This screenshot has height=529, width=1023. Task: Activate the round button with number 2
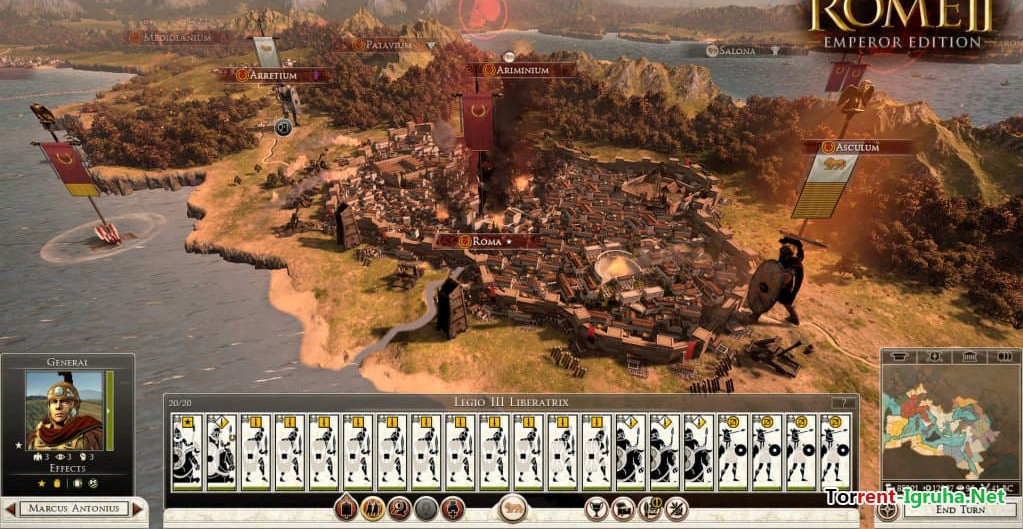(x=399, y=508)
